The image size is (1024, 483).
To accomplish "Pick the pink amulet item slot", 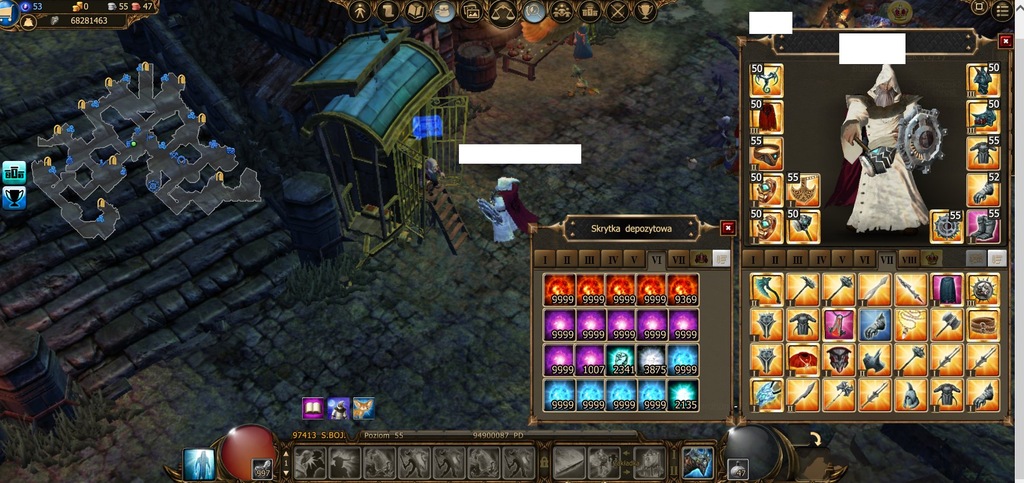I will click(838, 324).
